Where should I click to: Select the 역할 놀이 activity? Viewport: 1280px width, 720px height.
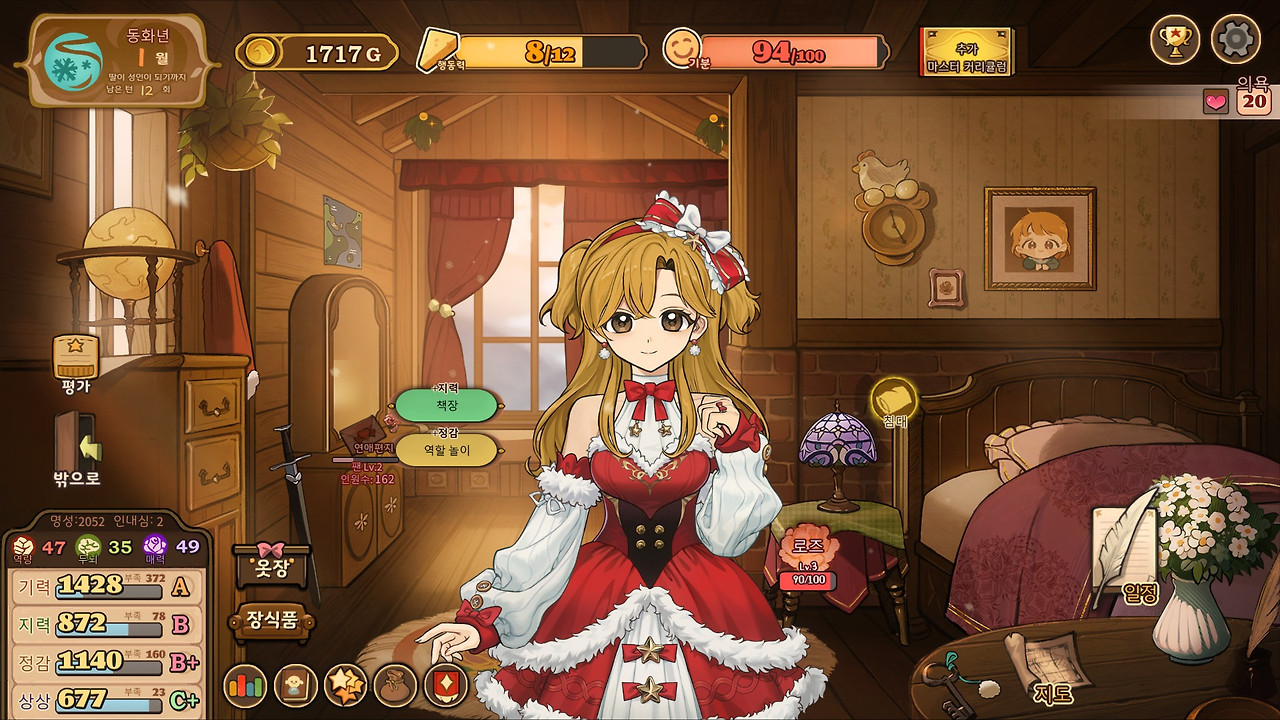point(446,450)
